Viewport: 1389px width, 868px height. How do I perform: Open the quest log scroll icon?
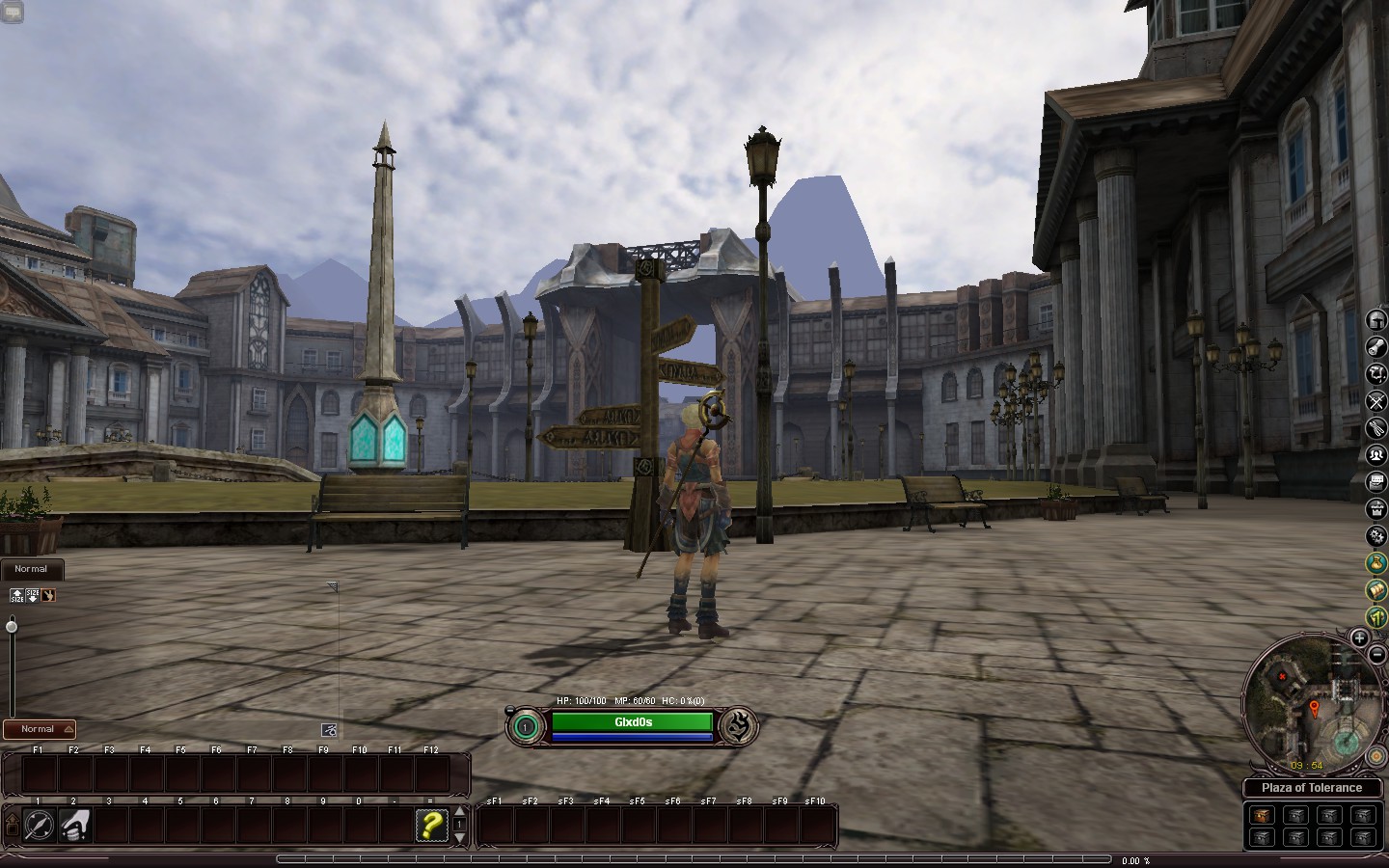1375,347
